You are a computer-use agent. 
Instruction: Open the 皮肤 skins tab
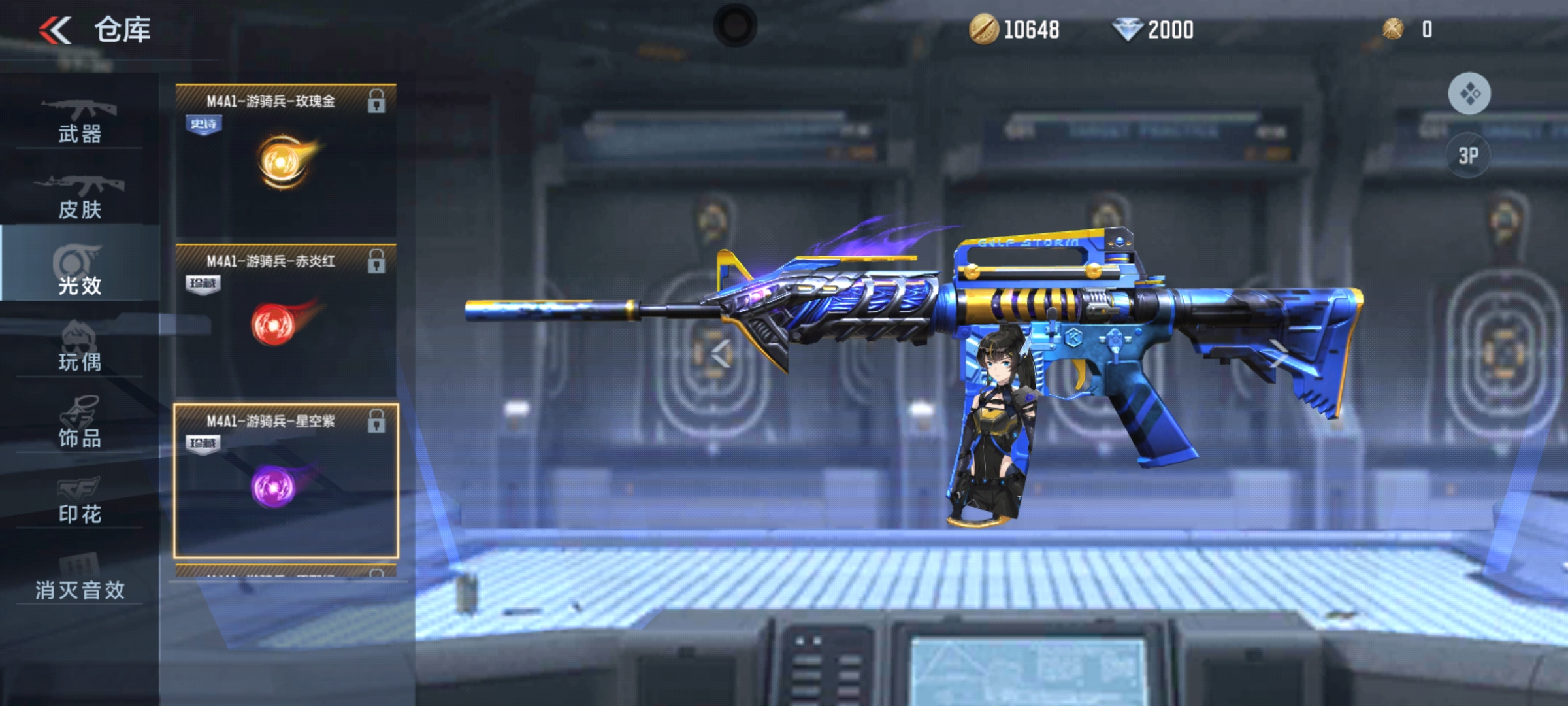[x=80, y=197]
